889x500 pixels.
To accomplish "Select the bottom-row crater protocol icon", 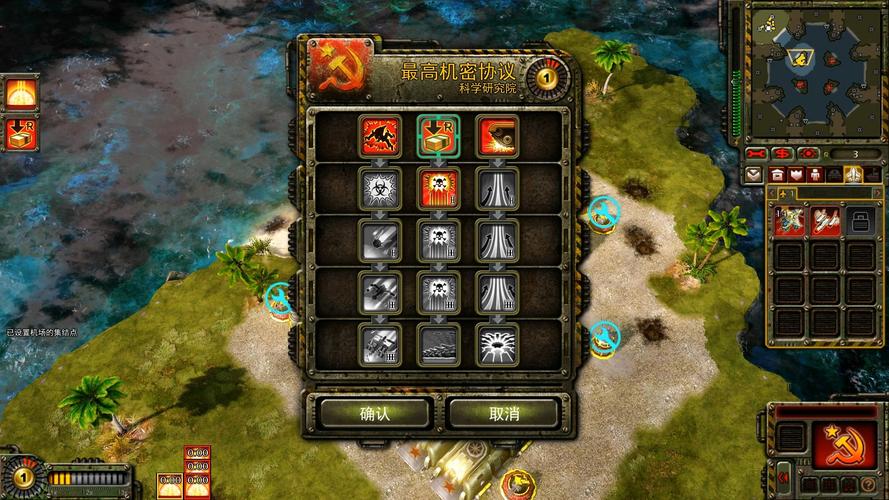I will 496,343.
